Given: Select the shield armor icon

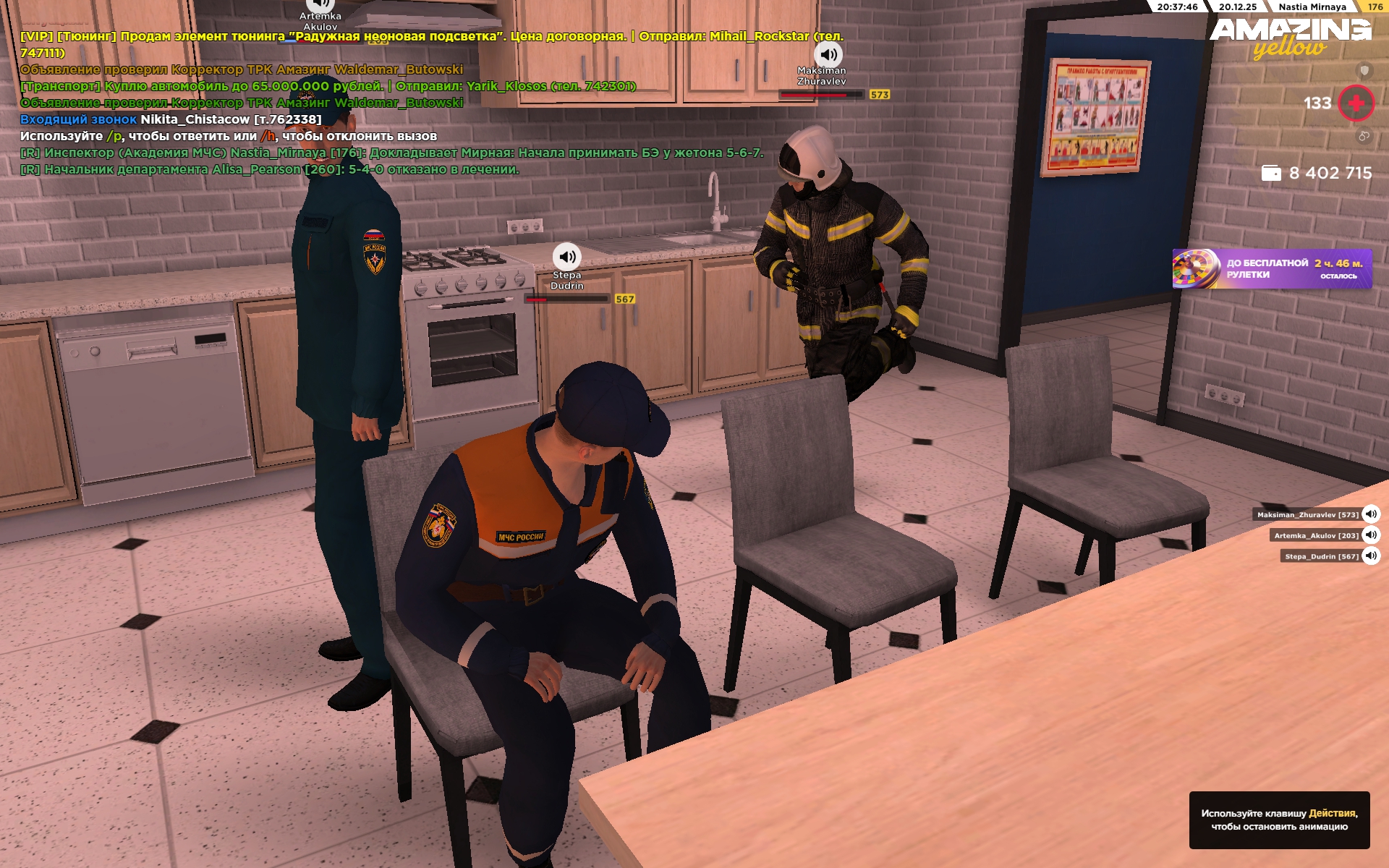Looking at the screenshot, I should [1364, 70].
